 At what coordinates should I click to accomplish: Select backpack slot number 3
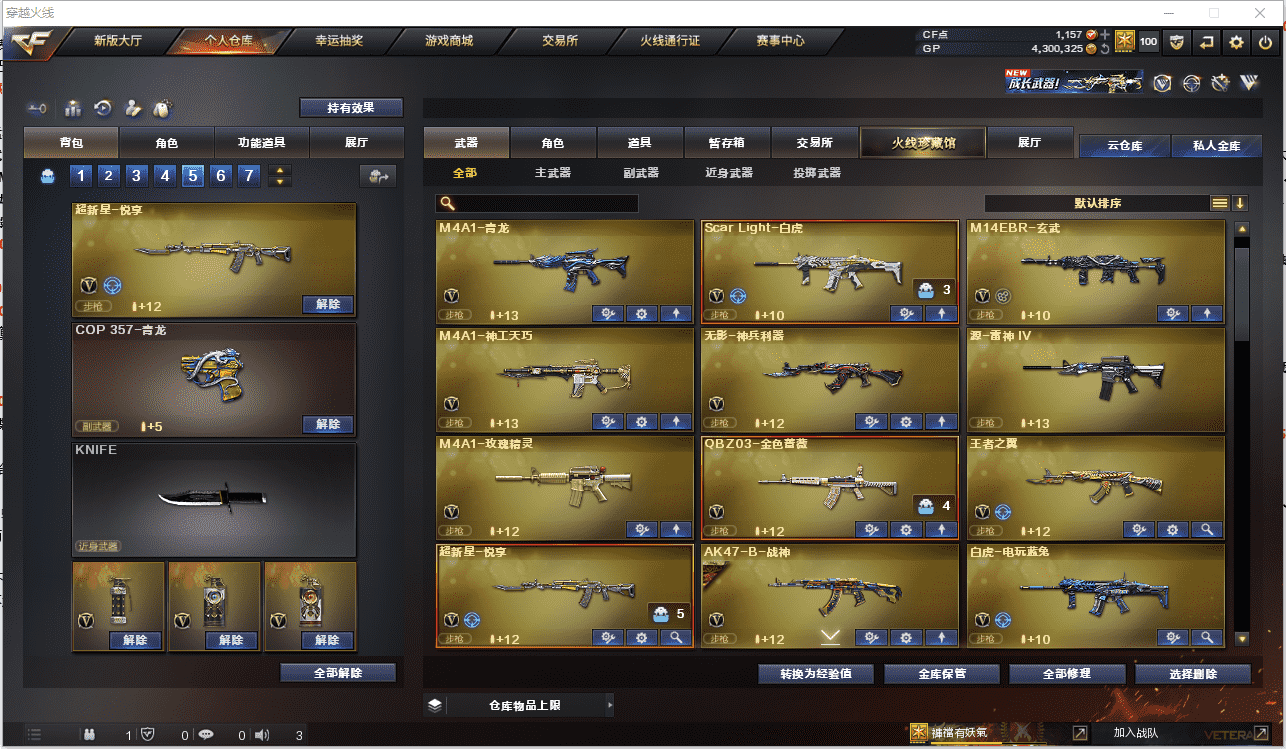pyautogui.click(x=138, y=177)
